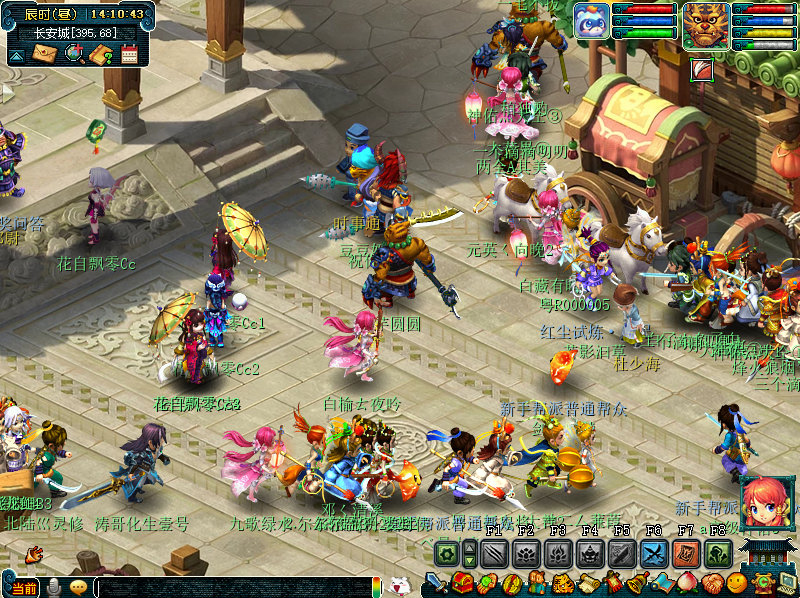Screen dimensions: 800x598
Task: Open the yellow smiley friends icon
Action: pos(736,583)
